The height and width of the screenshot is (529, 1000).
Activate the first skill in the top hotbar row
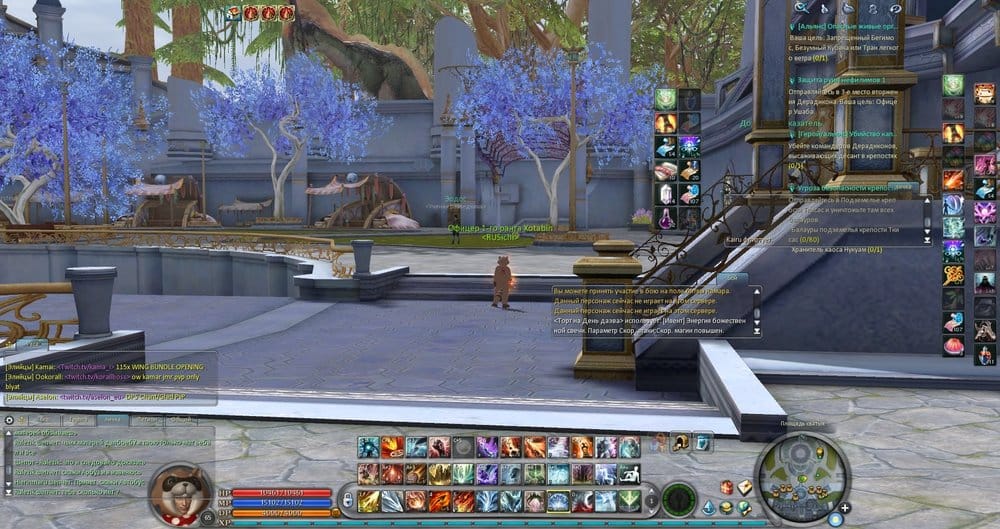(x=369, y=447)
